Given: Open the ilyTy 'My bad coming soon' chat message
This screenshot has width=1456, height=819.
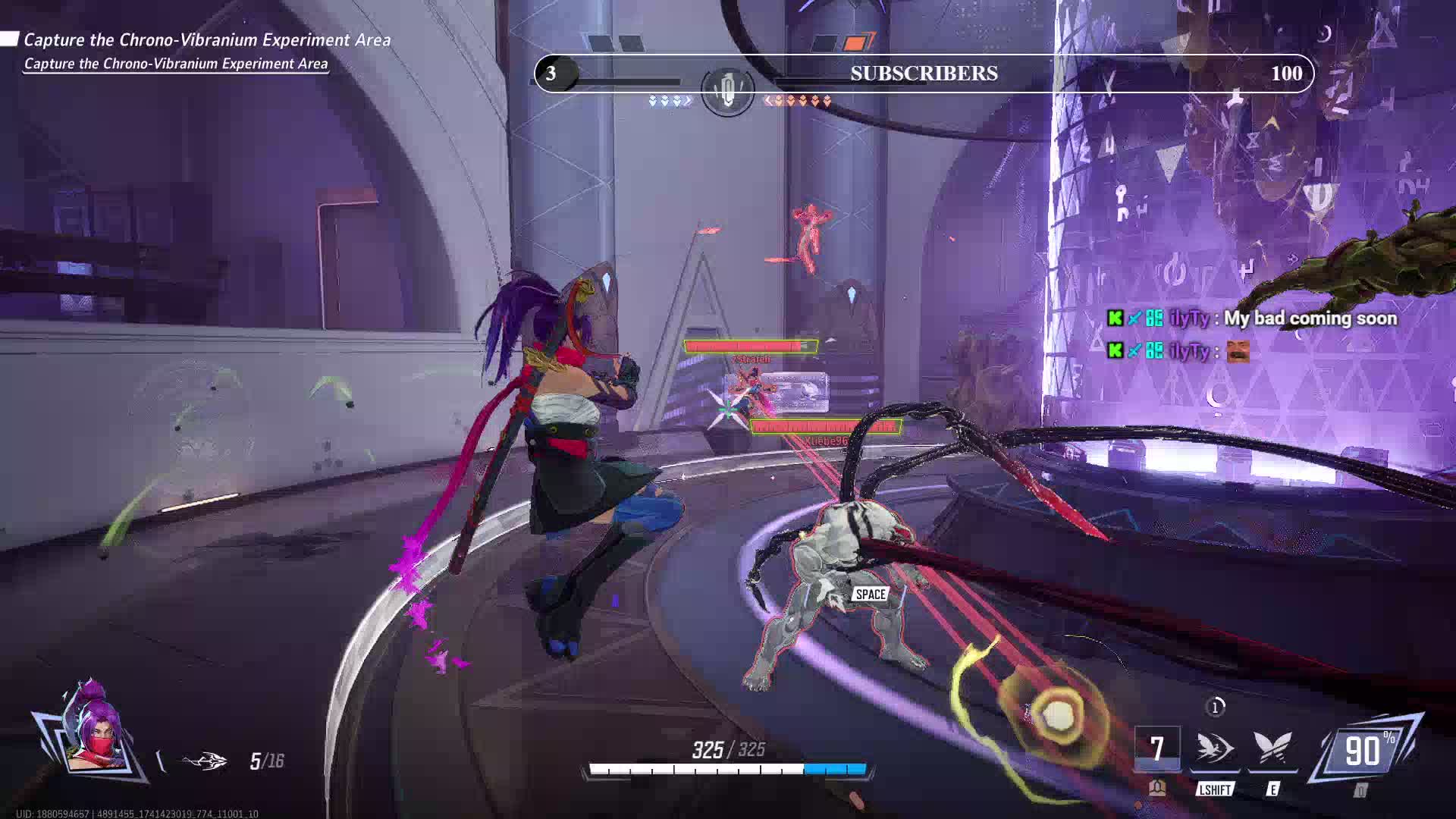Looking at the screenshot, I should tap(1251, 318).
